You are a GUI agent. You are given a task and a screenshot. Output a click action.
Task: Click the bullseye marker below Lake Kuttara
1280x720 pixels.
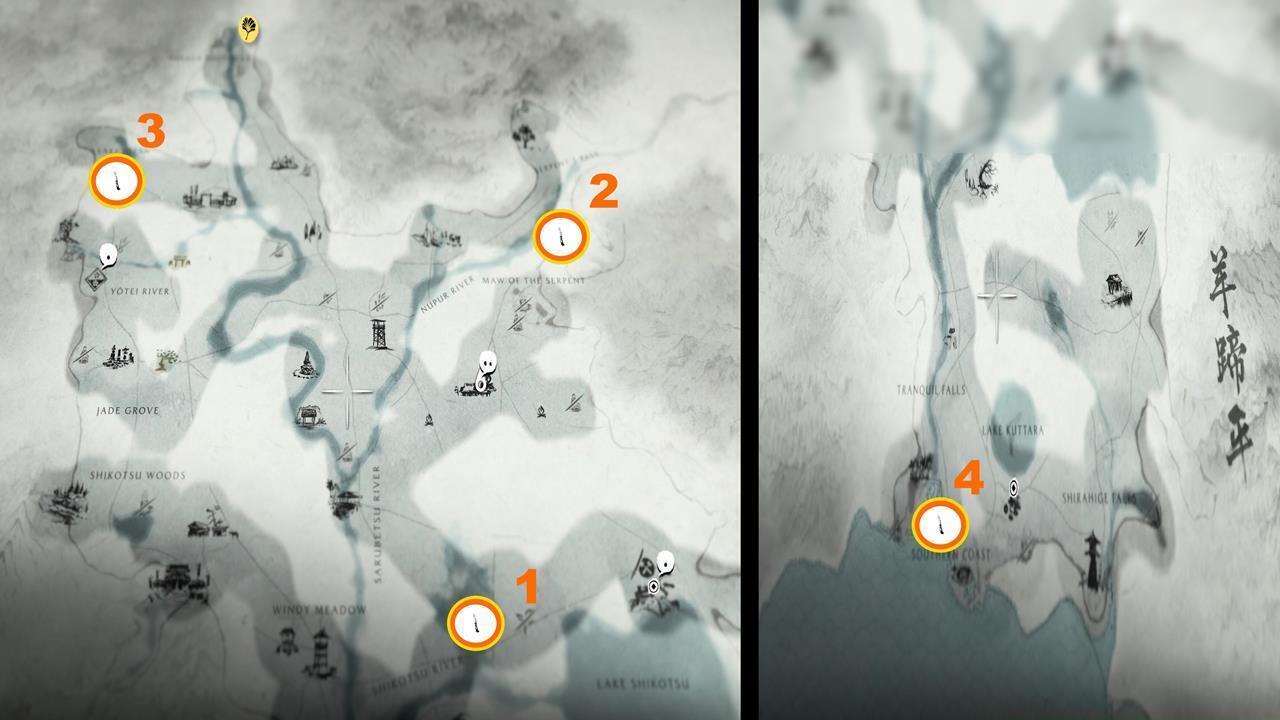point(1013,488)
